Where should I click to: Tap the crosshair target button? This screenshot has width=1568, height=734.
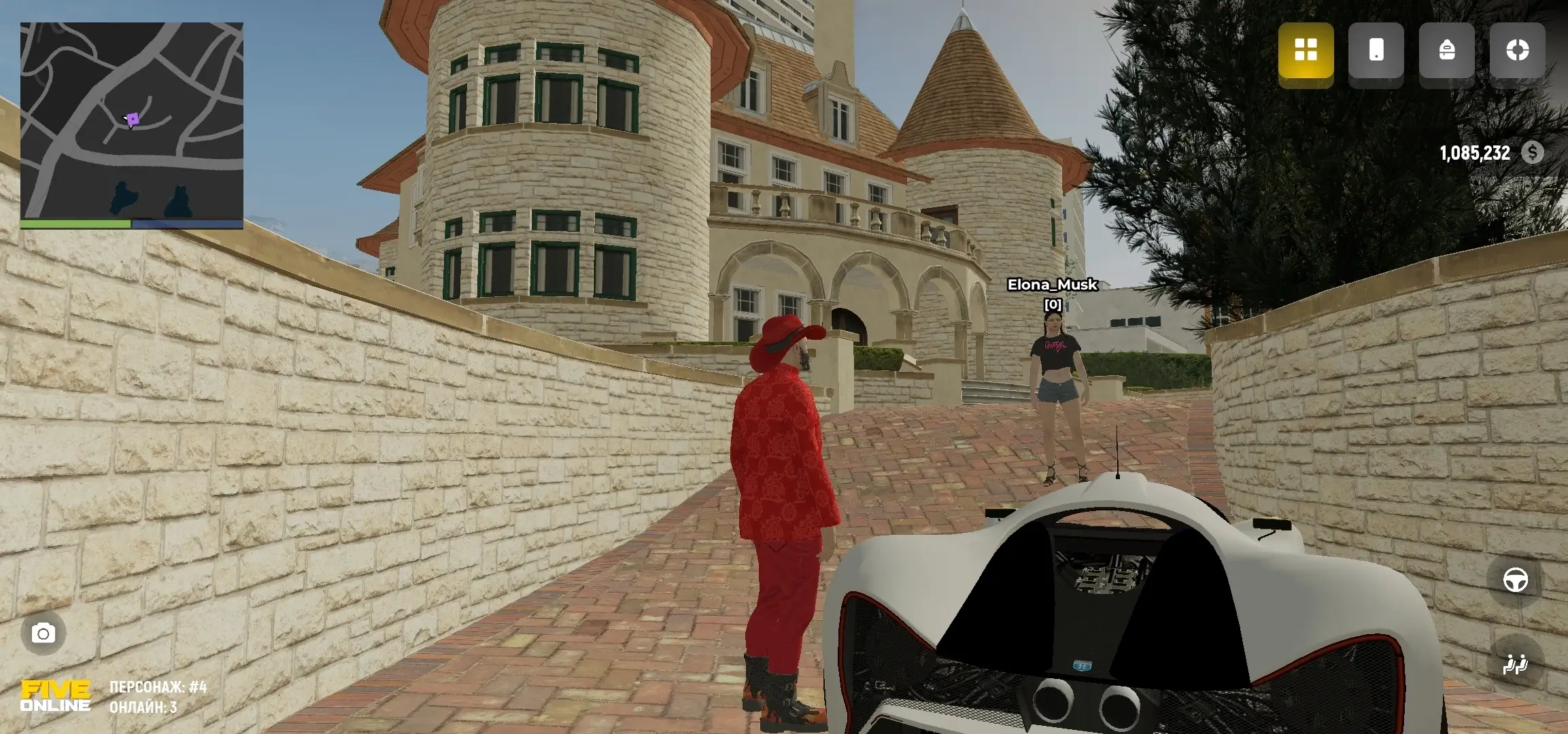click(1517, 50)
